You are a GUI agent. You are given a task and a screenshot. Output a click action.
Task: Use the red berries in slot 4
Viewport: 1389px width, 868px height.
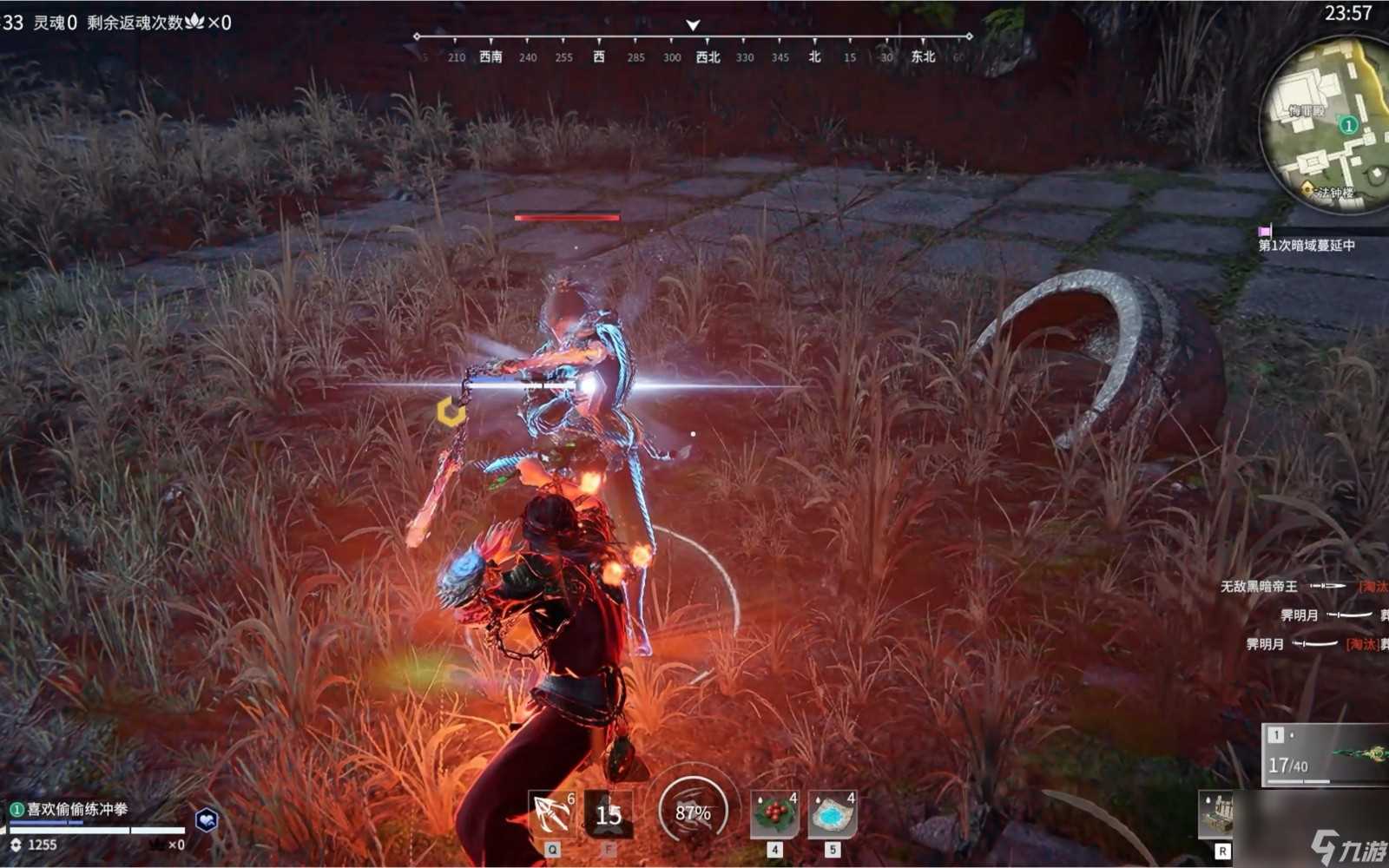pos(775,812)
